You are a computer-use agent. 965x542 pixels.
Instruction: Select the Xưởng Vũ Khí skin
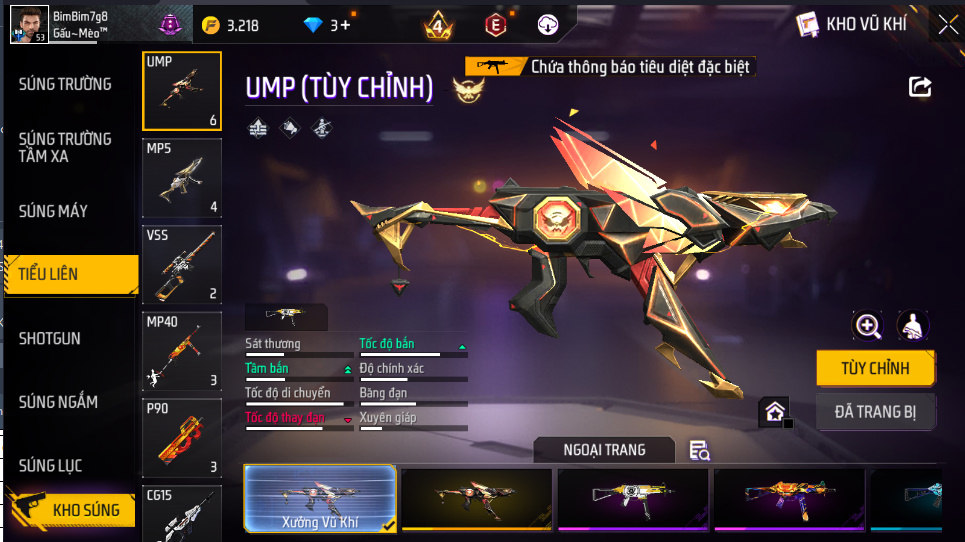320,498
